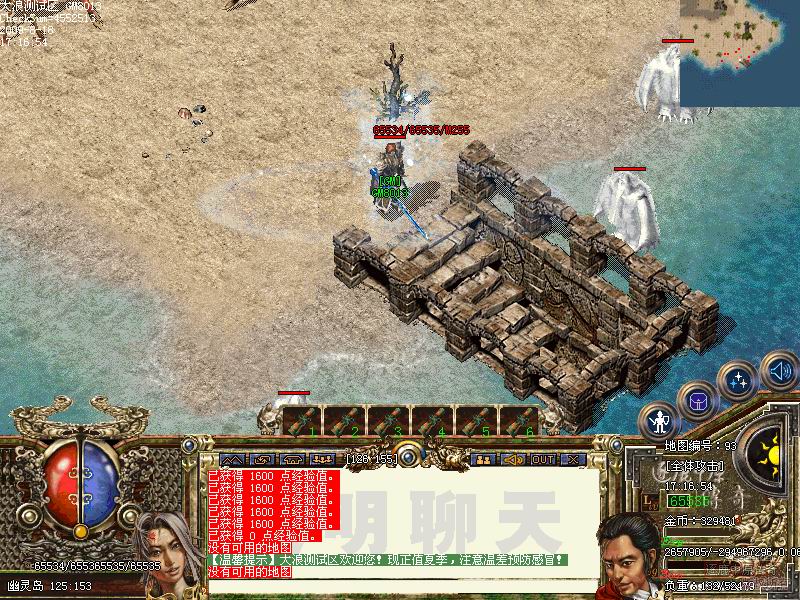Click the mountain-peaks button on chat bar
Image resolution: width=800 pixels, height=600 pixels.
(x=232, y=460)
